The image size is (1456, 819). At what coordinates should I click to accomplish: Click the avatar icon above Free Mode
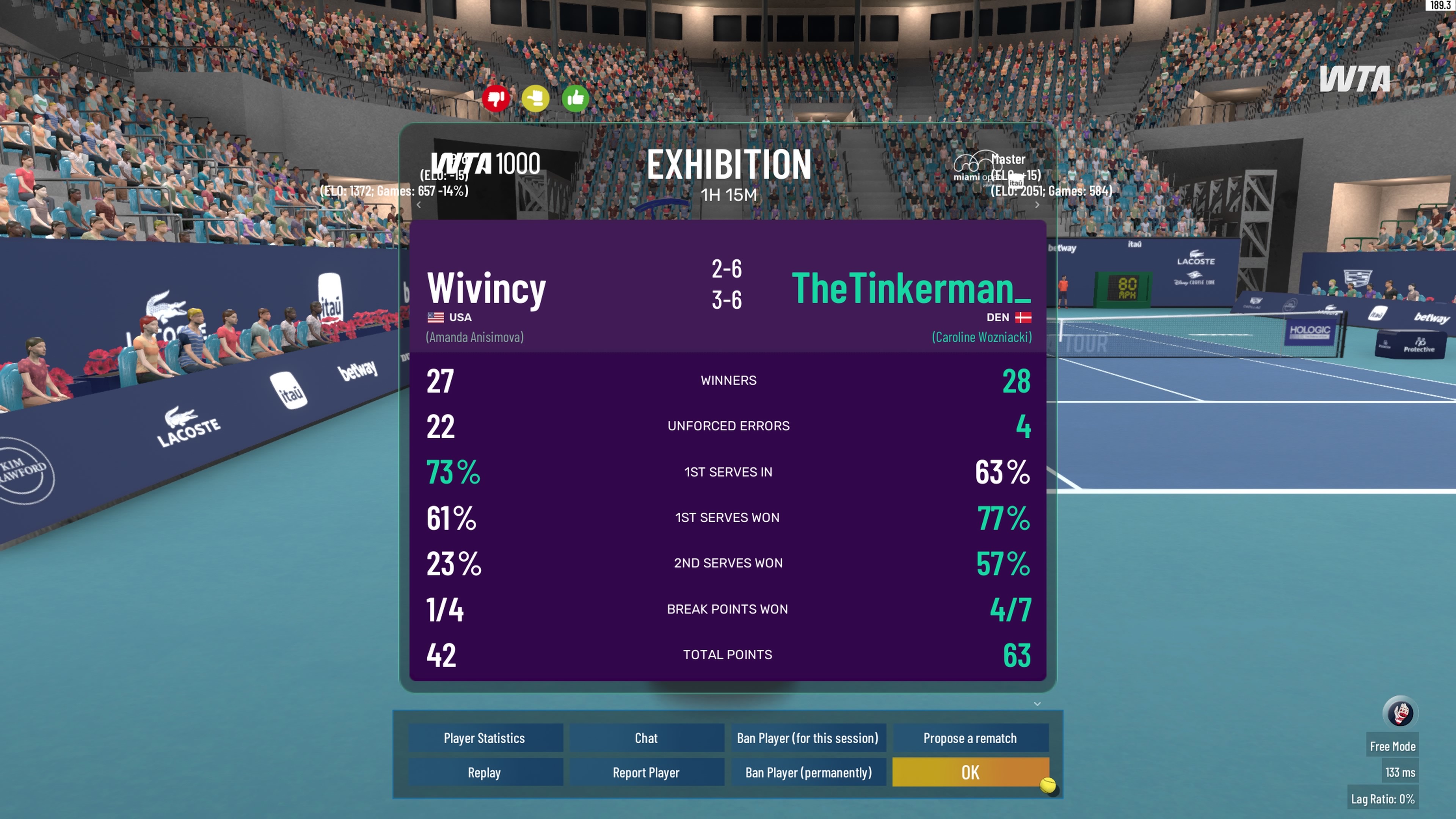click(1400, 712)
